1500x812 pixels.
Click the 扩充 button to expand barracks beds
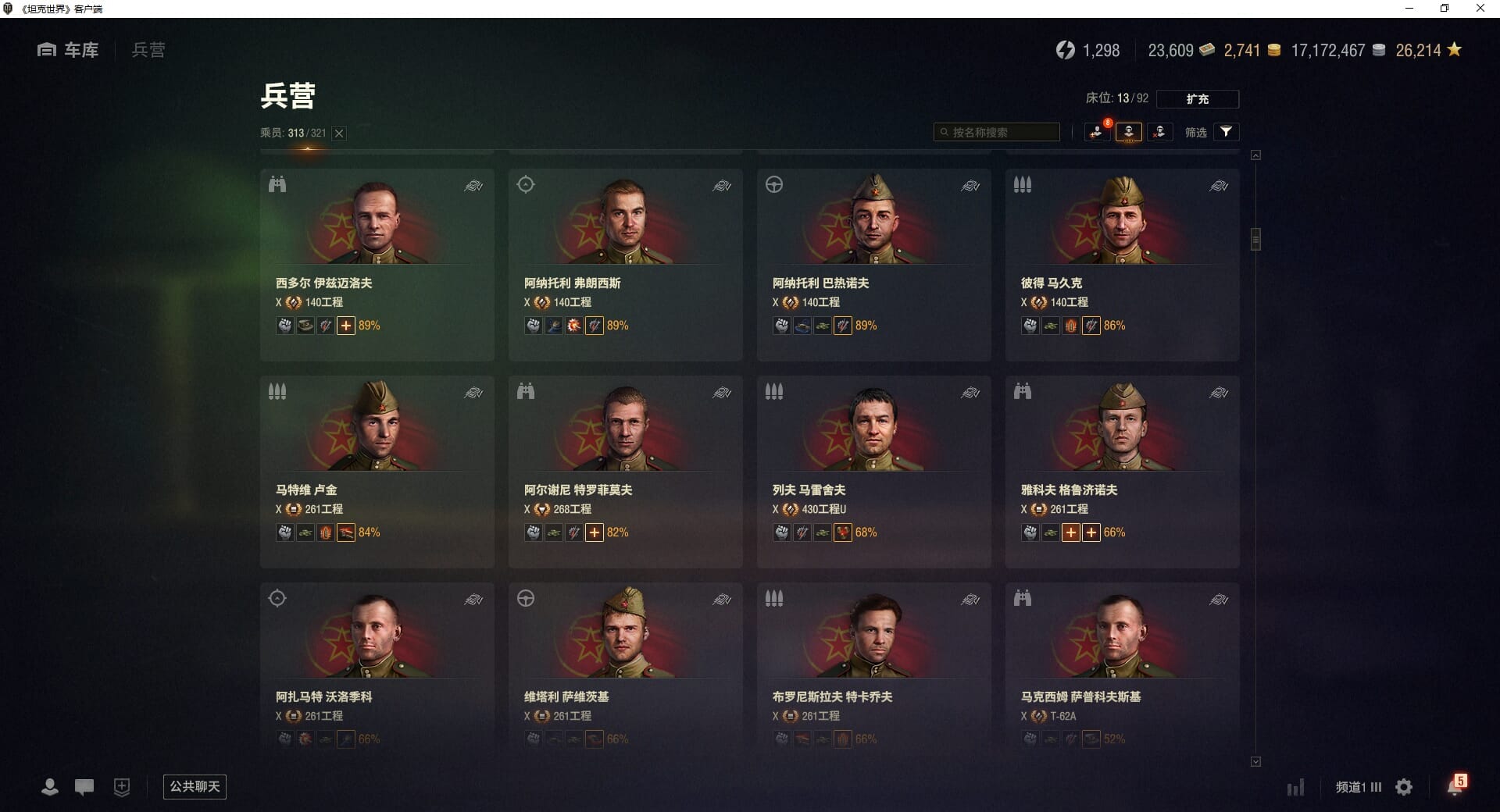tap(1197, 99)
